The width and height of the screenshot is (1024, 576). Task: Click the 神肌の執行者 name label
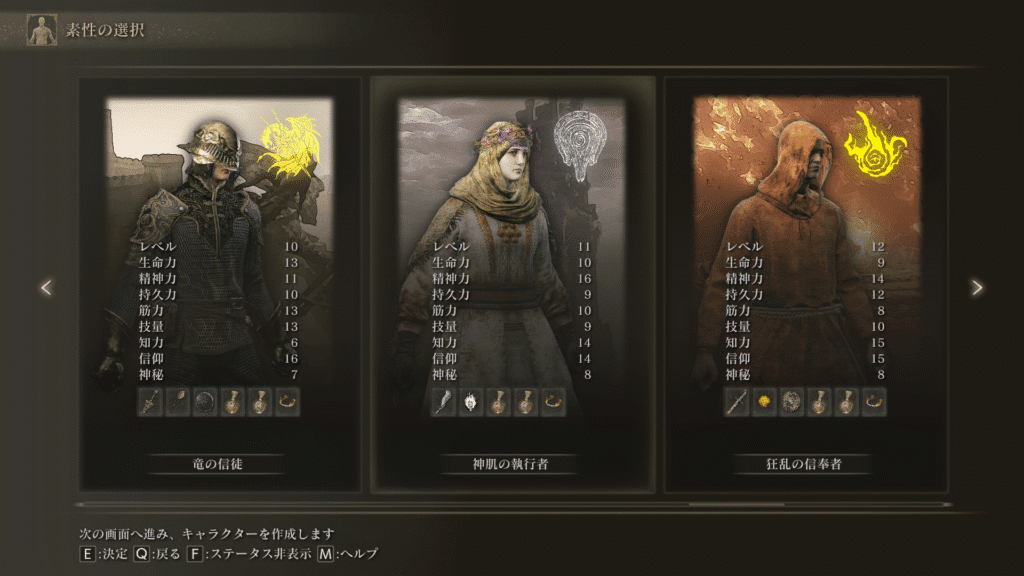512,464
